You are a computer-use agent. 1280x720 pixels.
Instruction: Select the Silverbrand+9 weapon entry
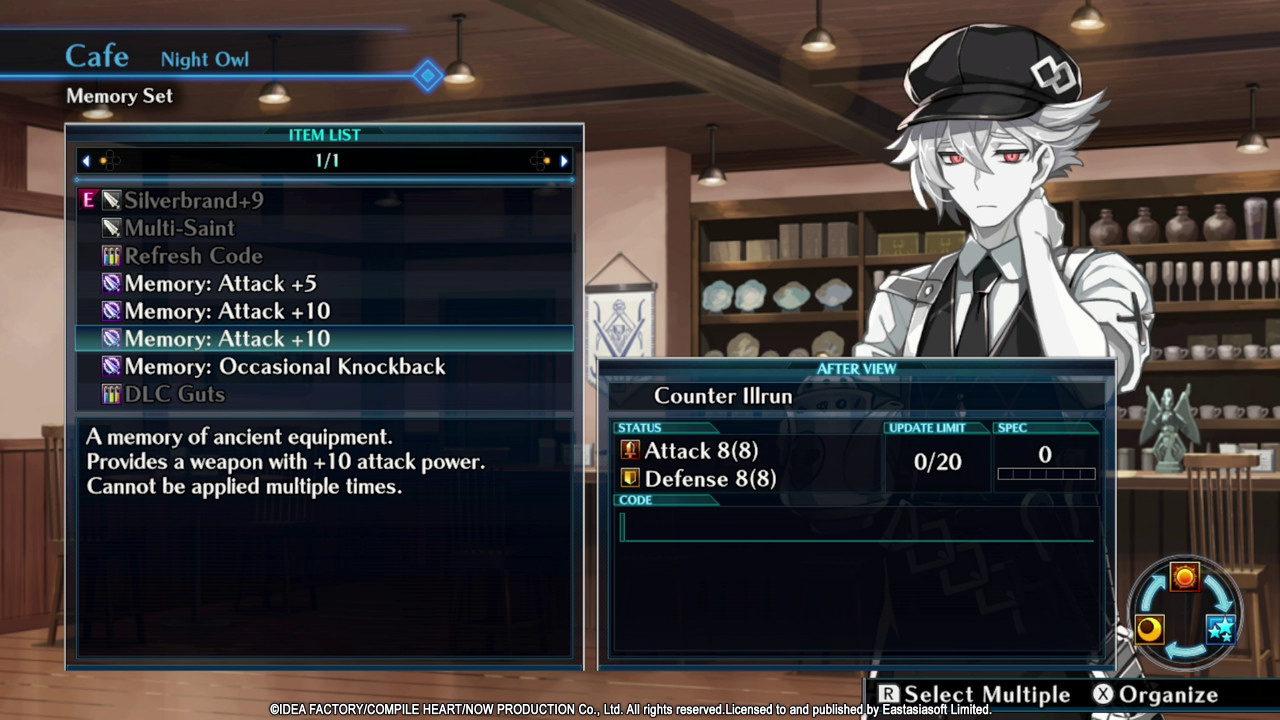pyautogui.click(x=193, y=201)
